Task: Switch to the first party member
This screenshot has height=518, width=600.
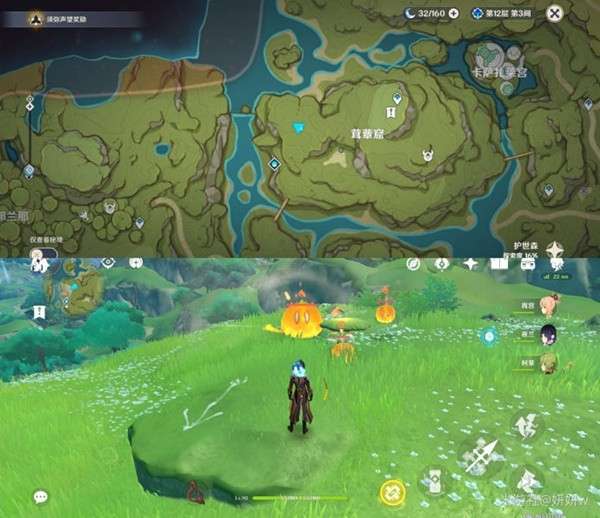Action: point(550,307)
